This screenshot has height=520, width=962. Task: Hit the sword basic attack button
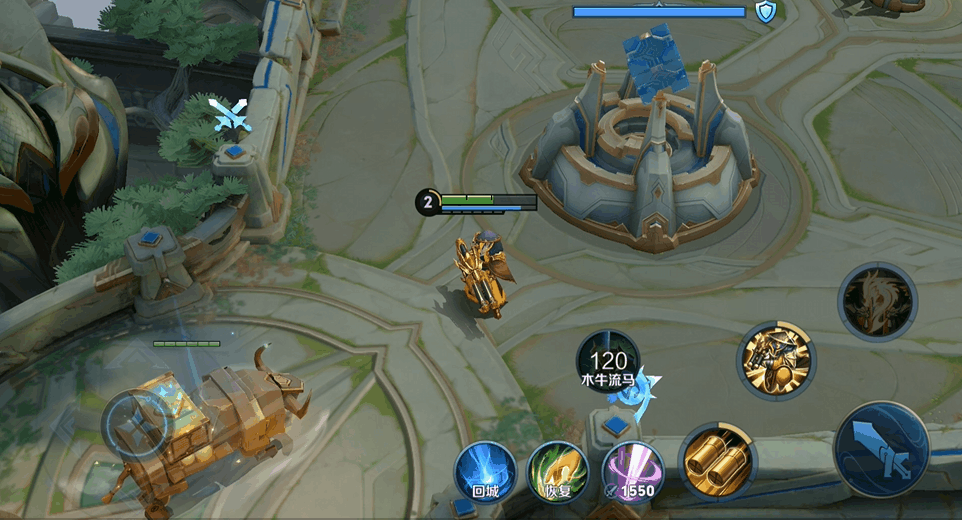(881, 449)
